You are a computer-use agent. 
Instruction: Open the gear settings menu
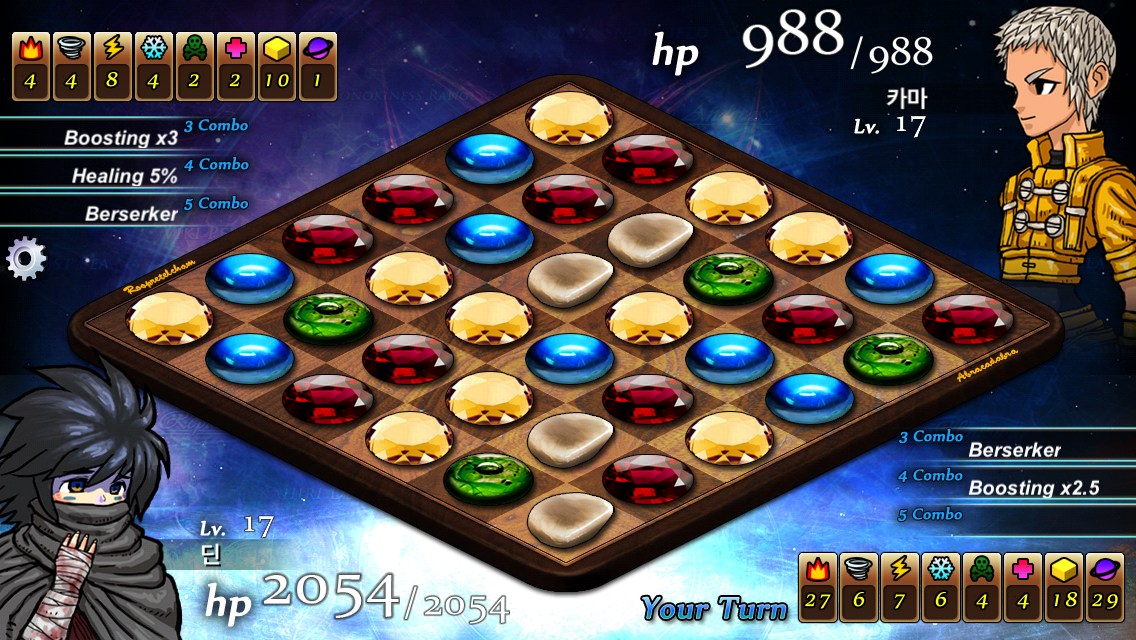pos(26,259)
